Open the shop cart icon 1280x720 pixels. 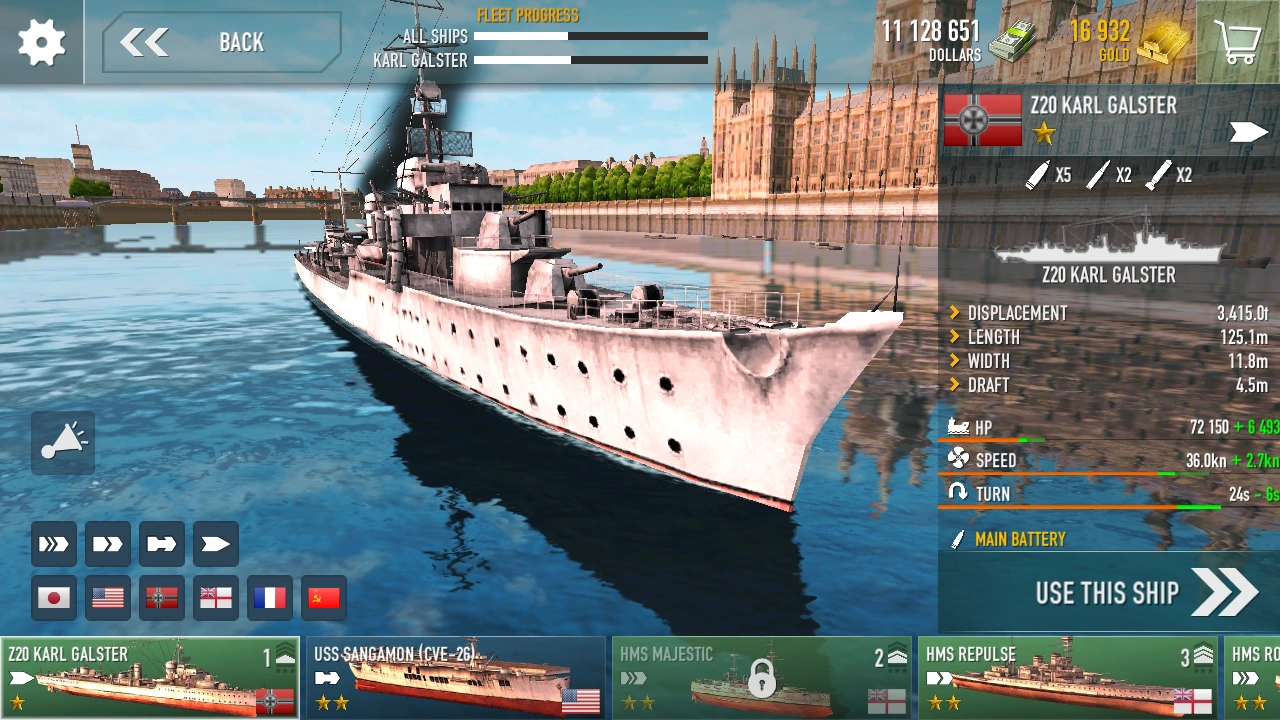pos(1237,42)
